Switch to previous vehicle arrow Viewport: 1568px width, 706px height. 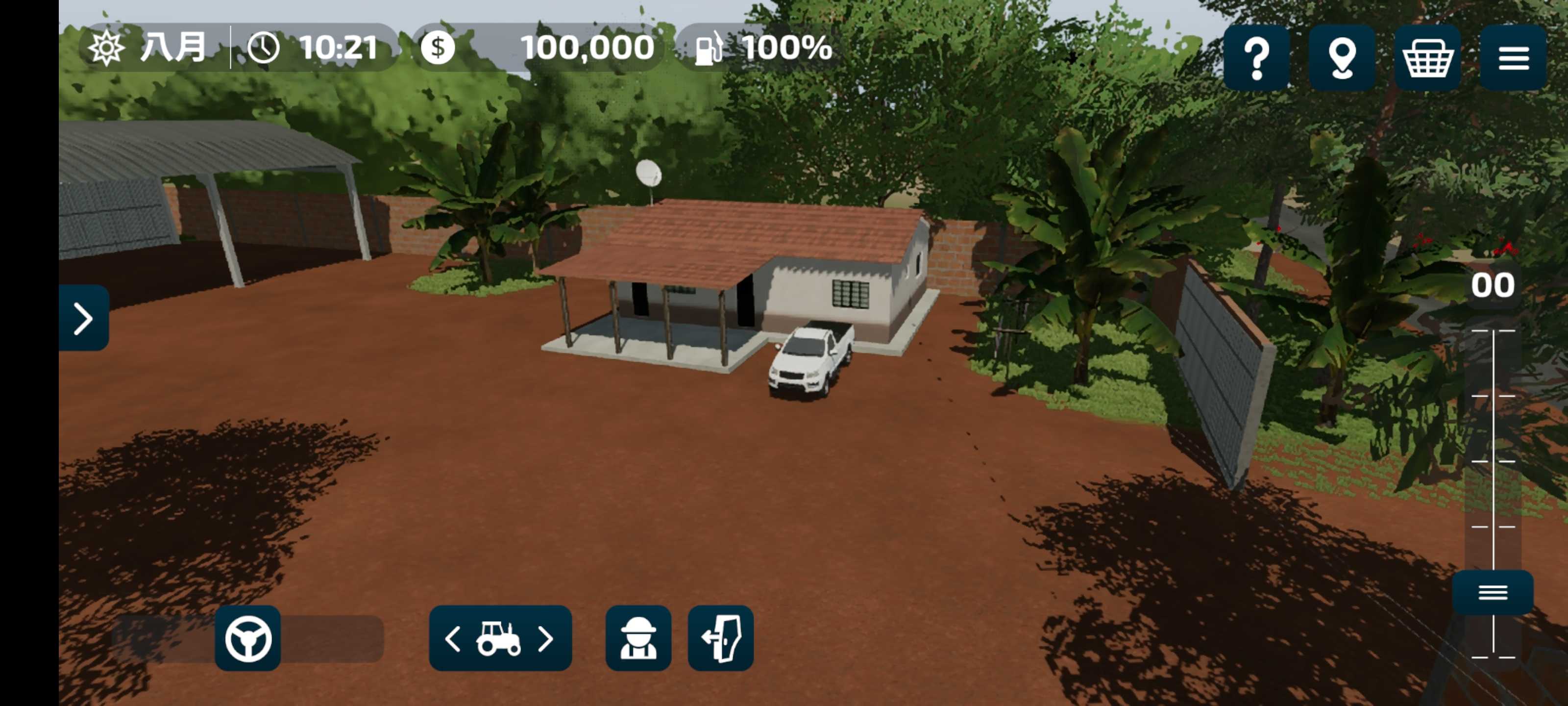click(453, 639)
